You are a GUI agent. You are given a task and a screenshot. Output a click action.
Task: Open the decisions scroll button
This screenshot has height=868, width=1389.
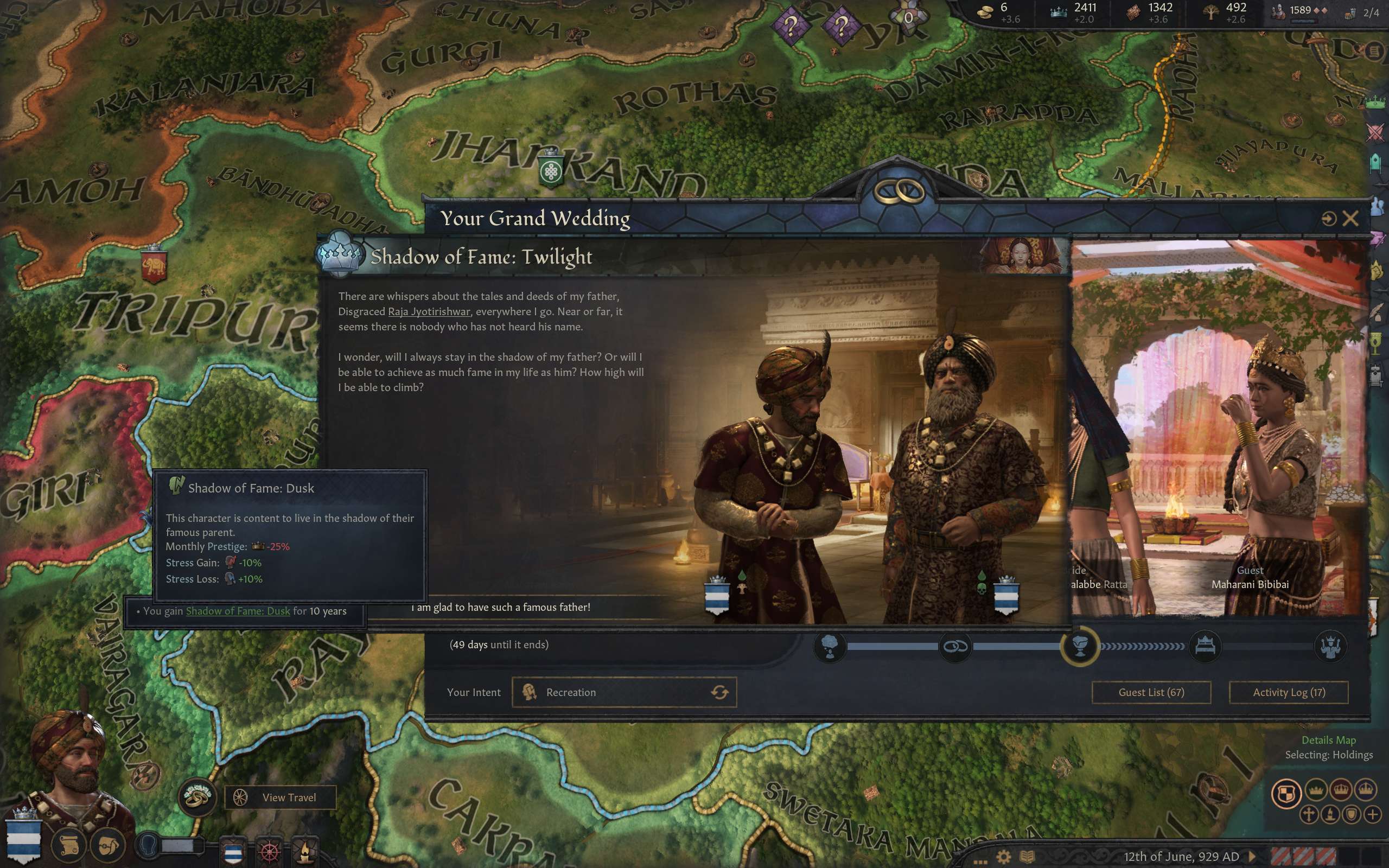(69, 845)
